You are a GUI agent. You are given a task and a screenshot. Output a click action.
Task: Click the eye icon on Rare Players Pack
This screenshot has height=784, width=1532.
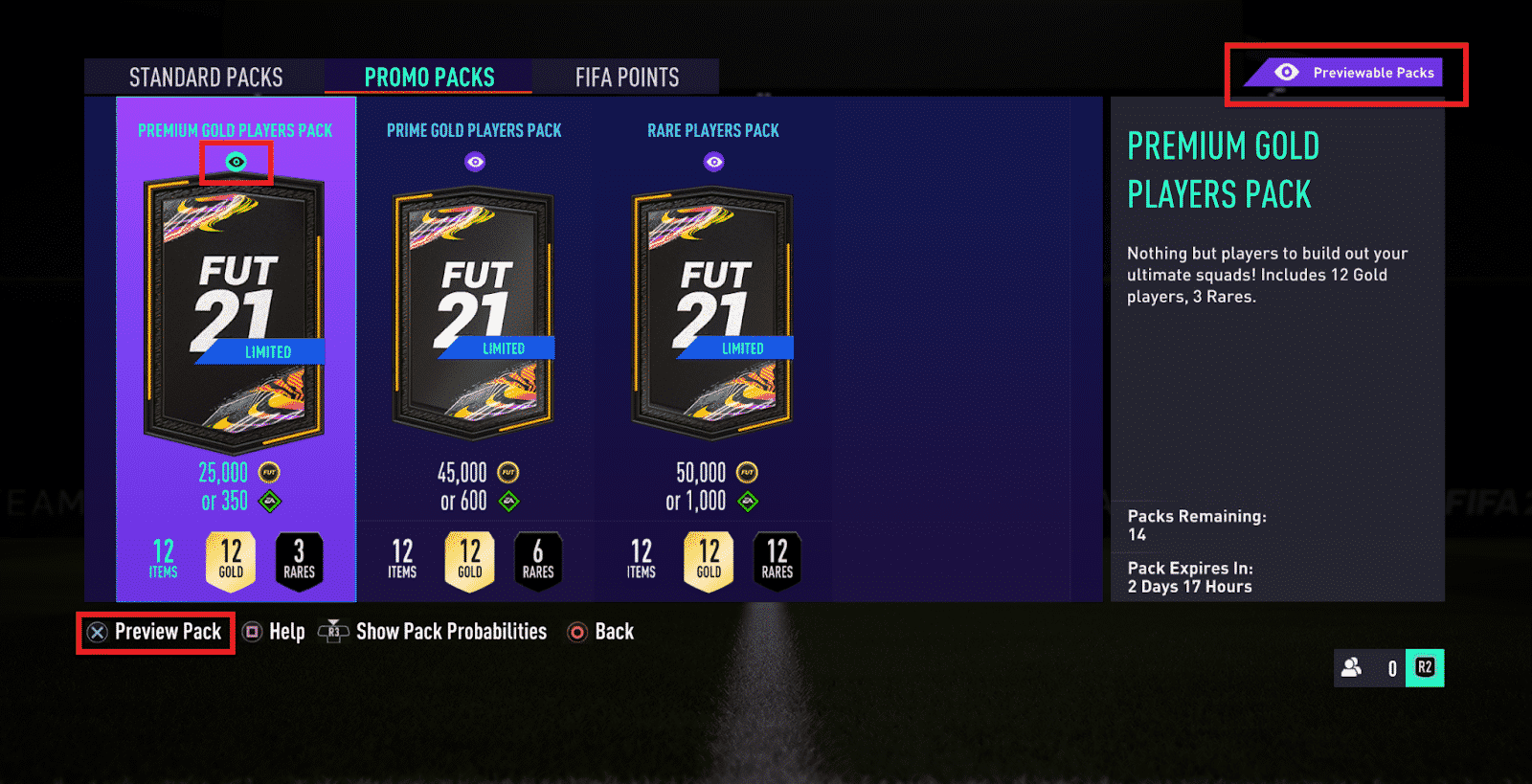[x=712, y=161]
